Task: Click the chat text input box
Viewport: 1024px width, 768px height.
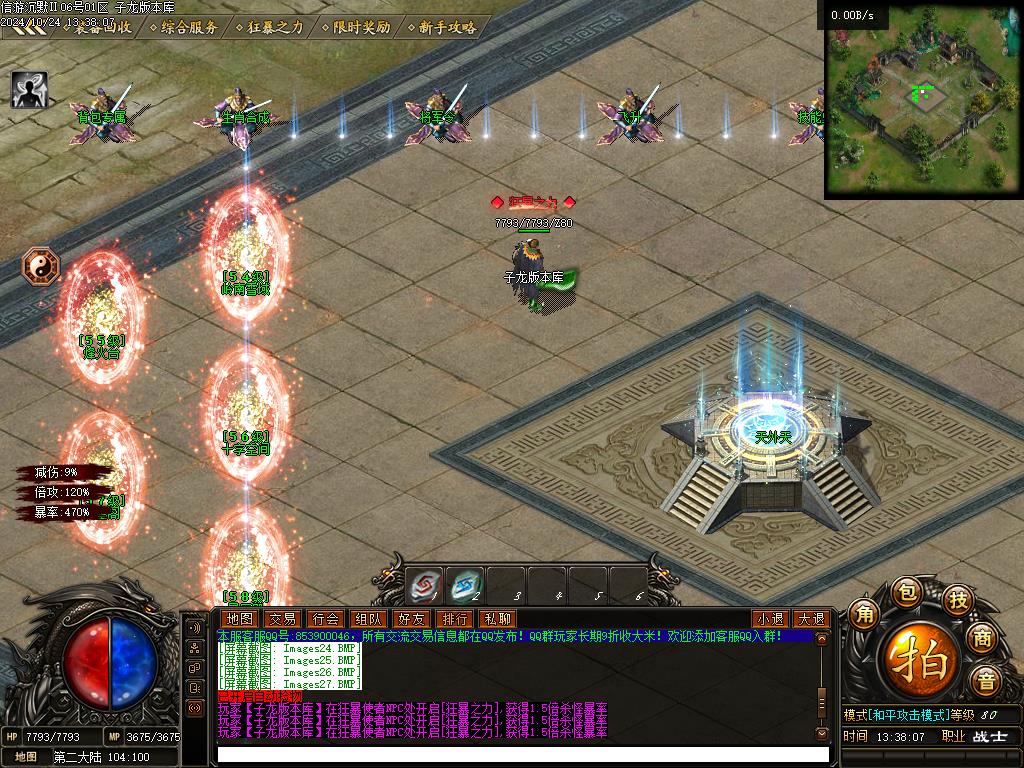Action: pos(522,754)
